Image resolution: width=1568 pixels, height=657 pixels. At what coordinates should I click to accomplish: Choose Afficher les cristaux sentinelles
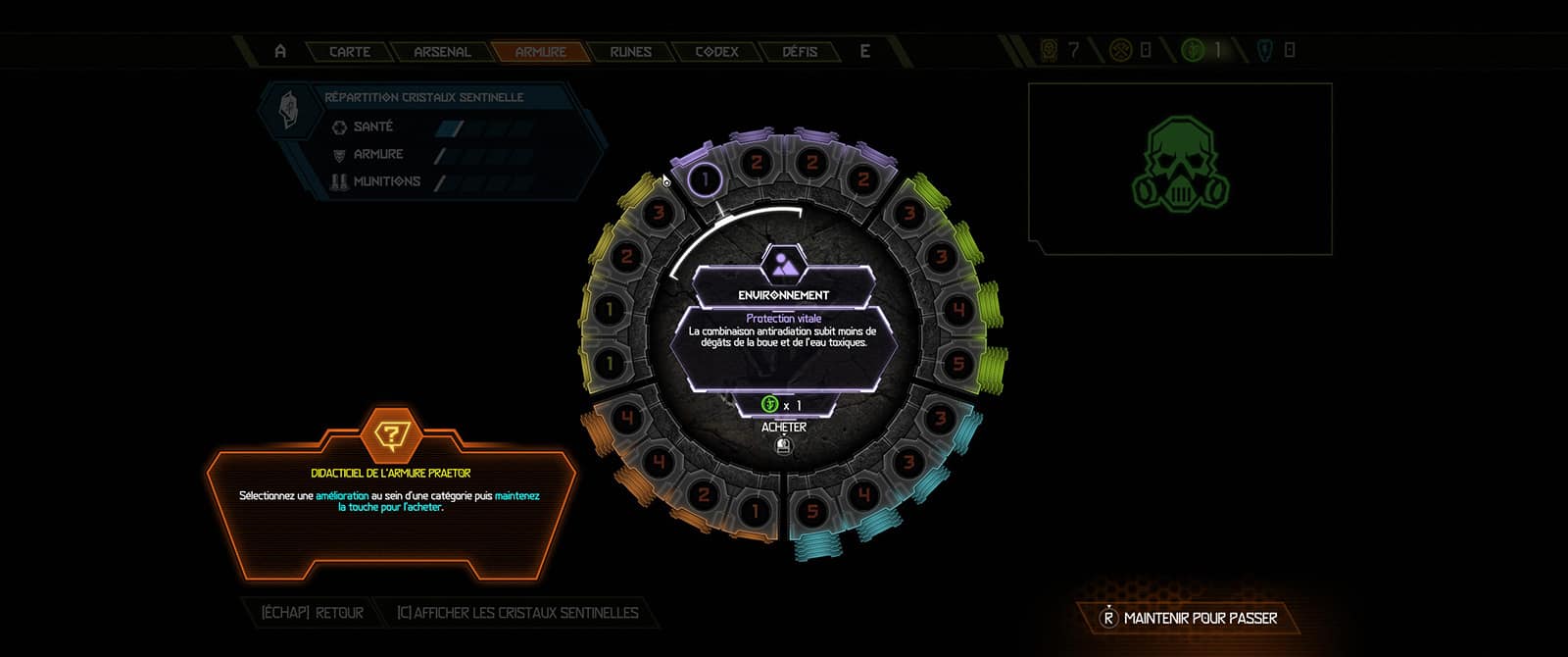[516, 613]
